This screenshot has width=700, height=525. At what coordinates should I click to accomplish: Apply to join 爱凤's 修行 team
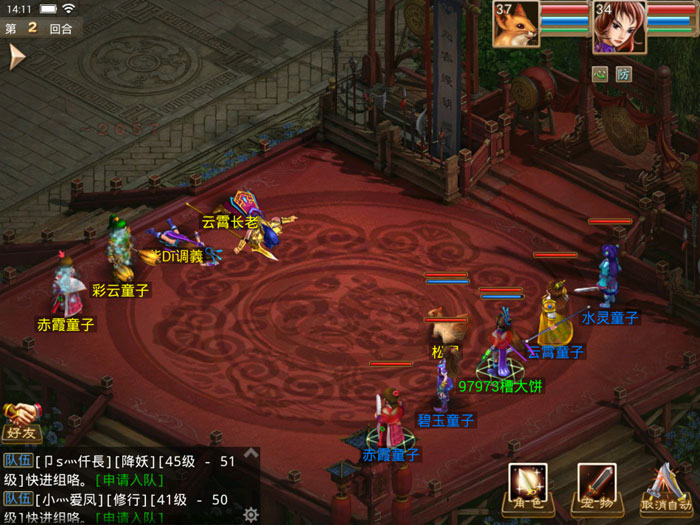tap(129, 517)
